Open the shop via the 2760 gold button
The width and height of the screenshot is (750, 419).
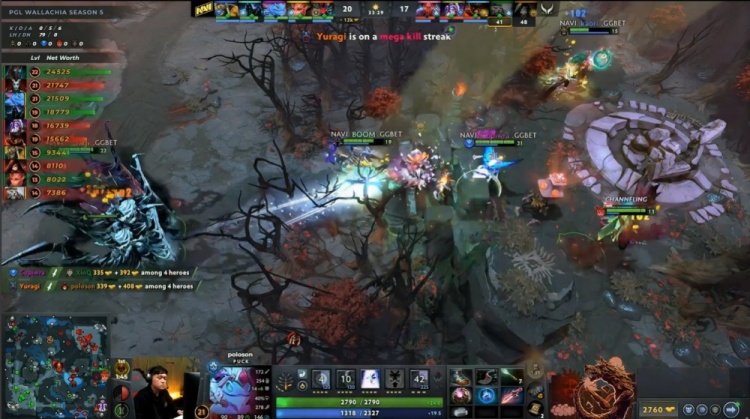(x=655, y=408)
